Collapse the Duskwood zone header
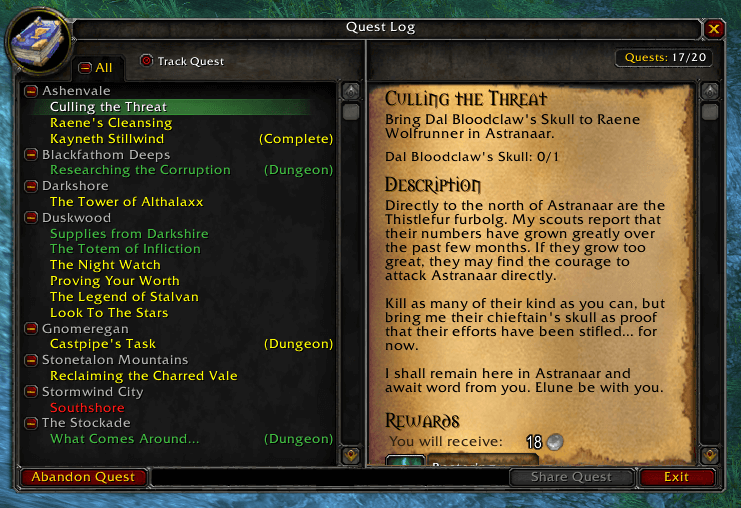741x508 pixels. click(32, 218)
